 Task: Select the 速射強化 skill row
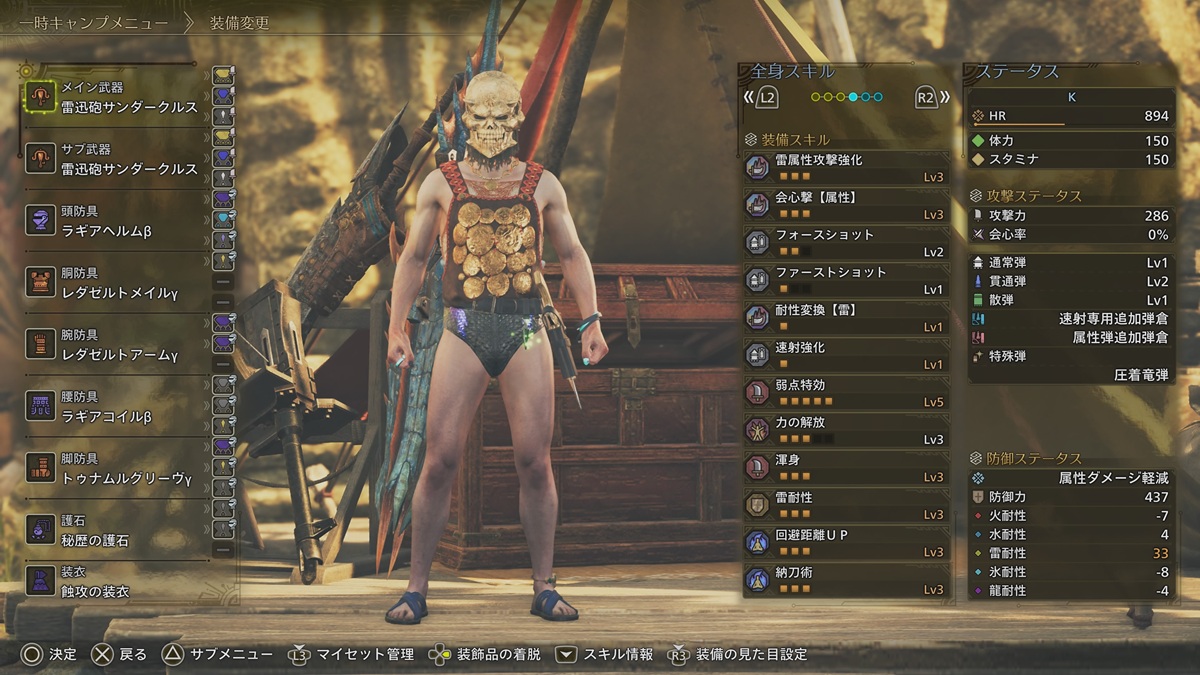pyautogui.click(x=846, y=355)
